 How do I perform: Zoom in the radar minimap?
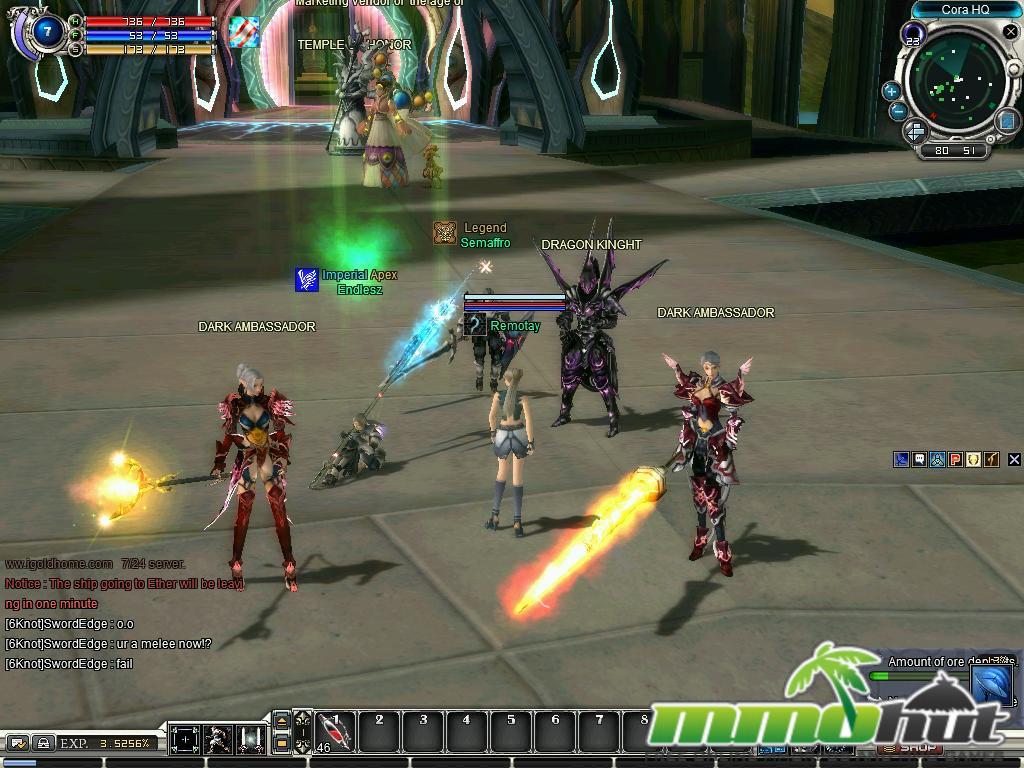point(891,91)
